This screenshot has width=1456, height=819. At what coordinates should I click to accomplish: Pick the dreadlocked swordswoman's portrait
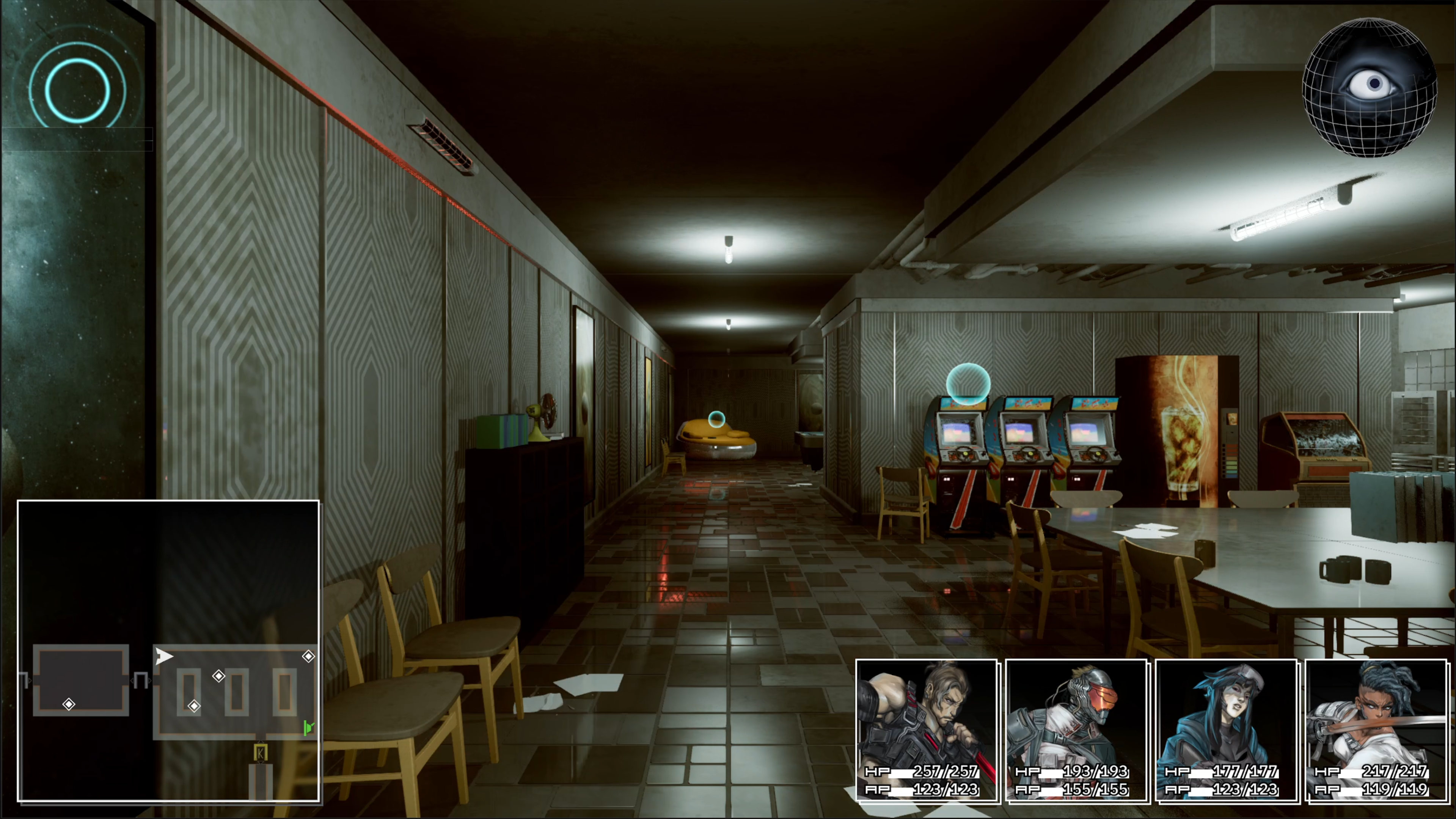pyautogui.click(x=1377, y=729)
